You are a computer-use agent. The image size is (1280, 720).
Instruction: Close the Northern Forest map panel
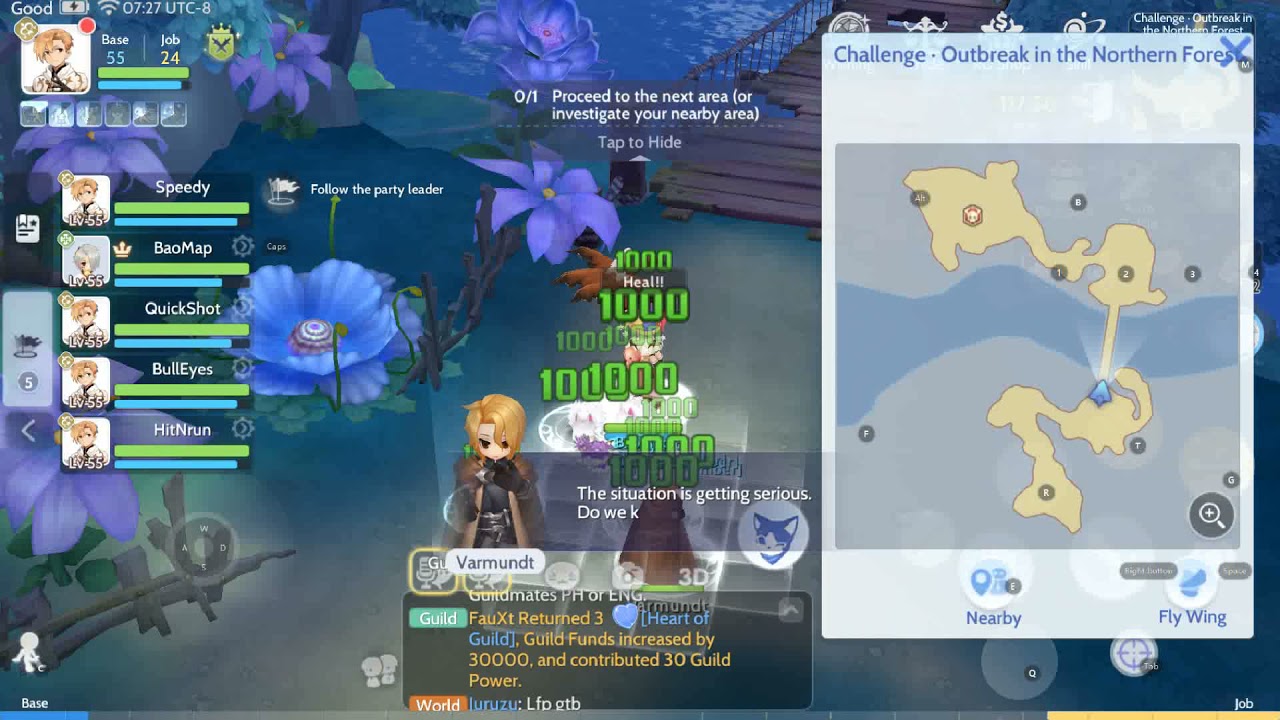1236,50
